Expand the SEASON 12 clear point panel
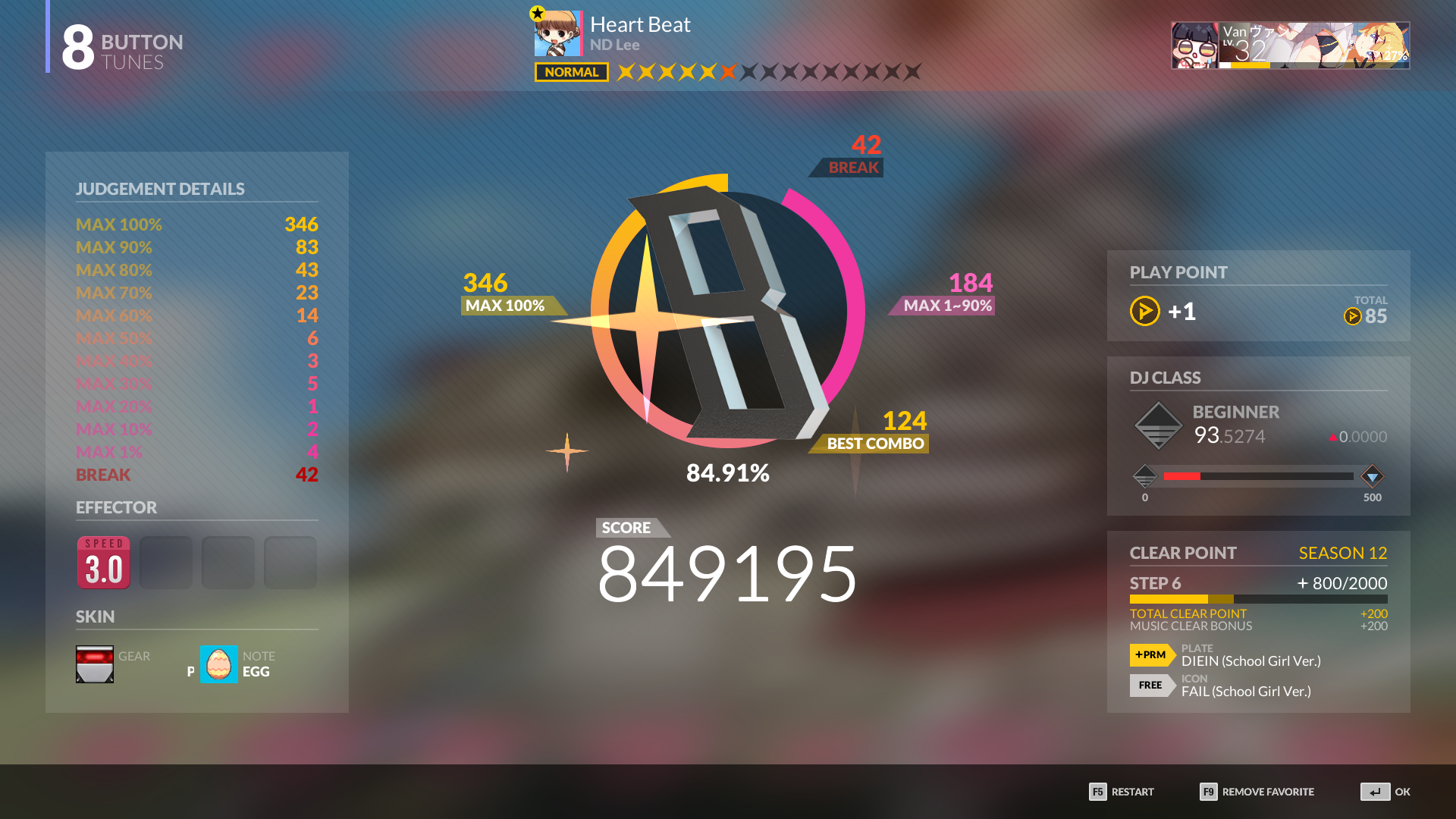The image size is (1456, 819). tap(1342, 553)
